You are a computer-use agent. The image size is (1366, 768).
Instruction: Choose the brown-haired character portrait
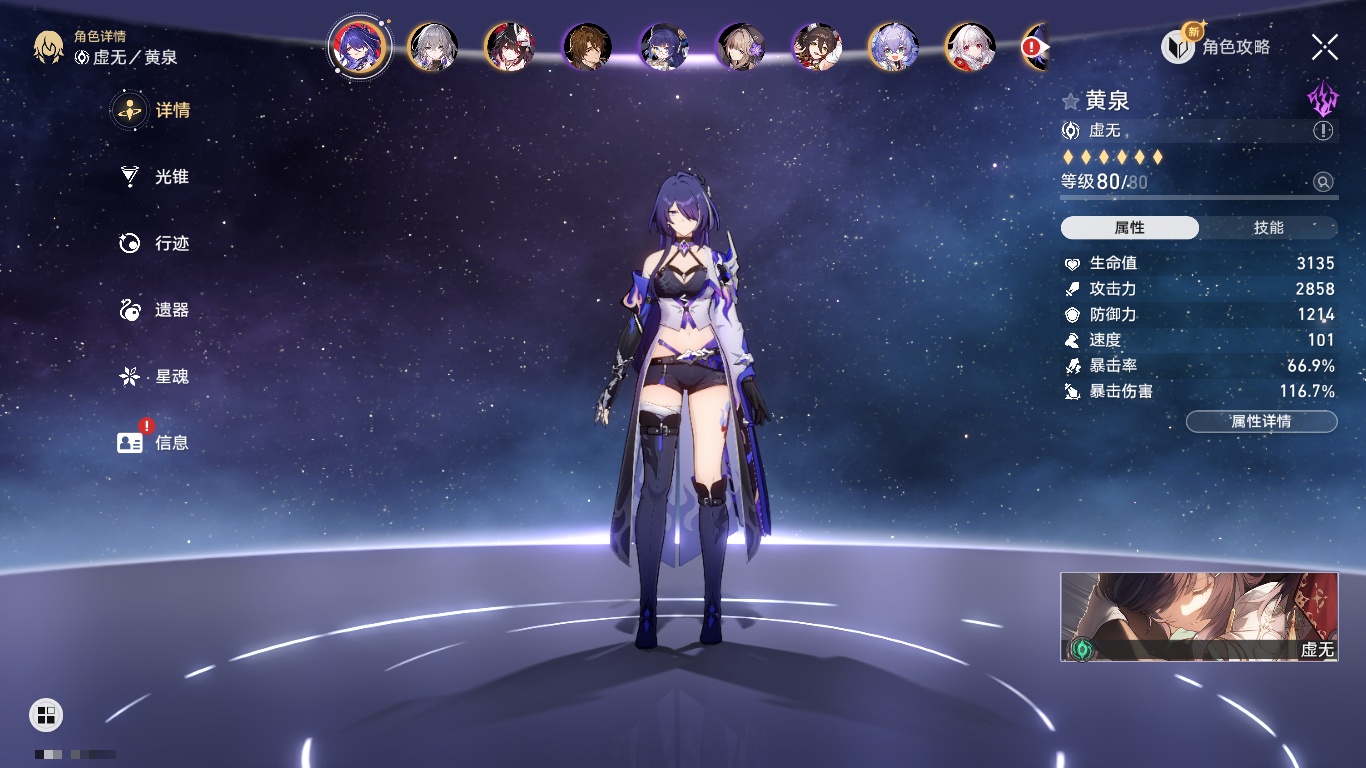pos(587,47)
